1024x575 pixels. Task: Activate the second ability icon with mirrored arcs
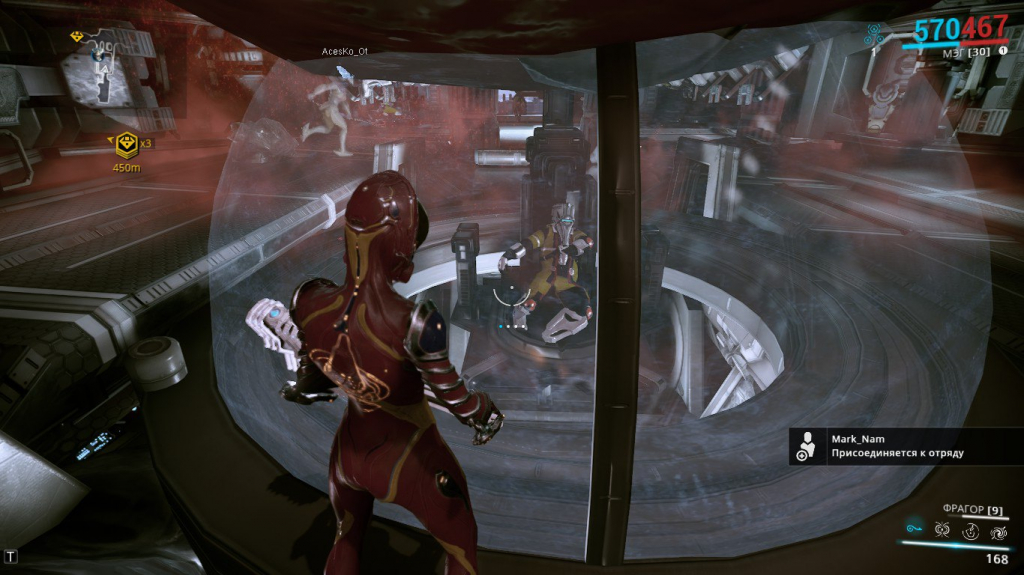941,529
